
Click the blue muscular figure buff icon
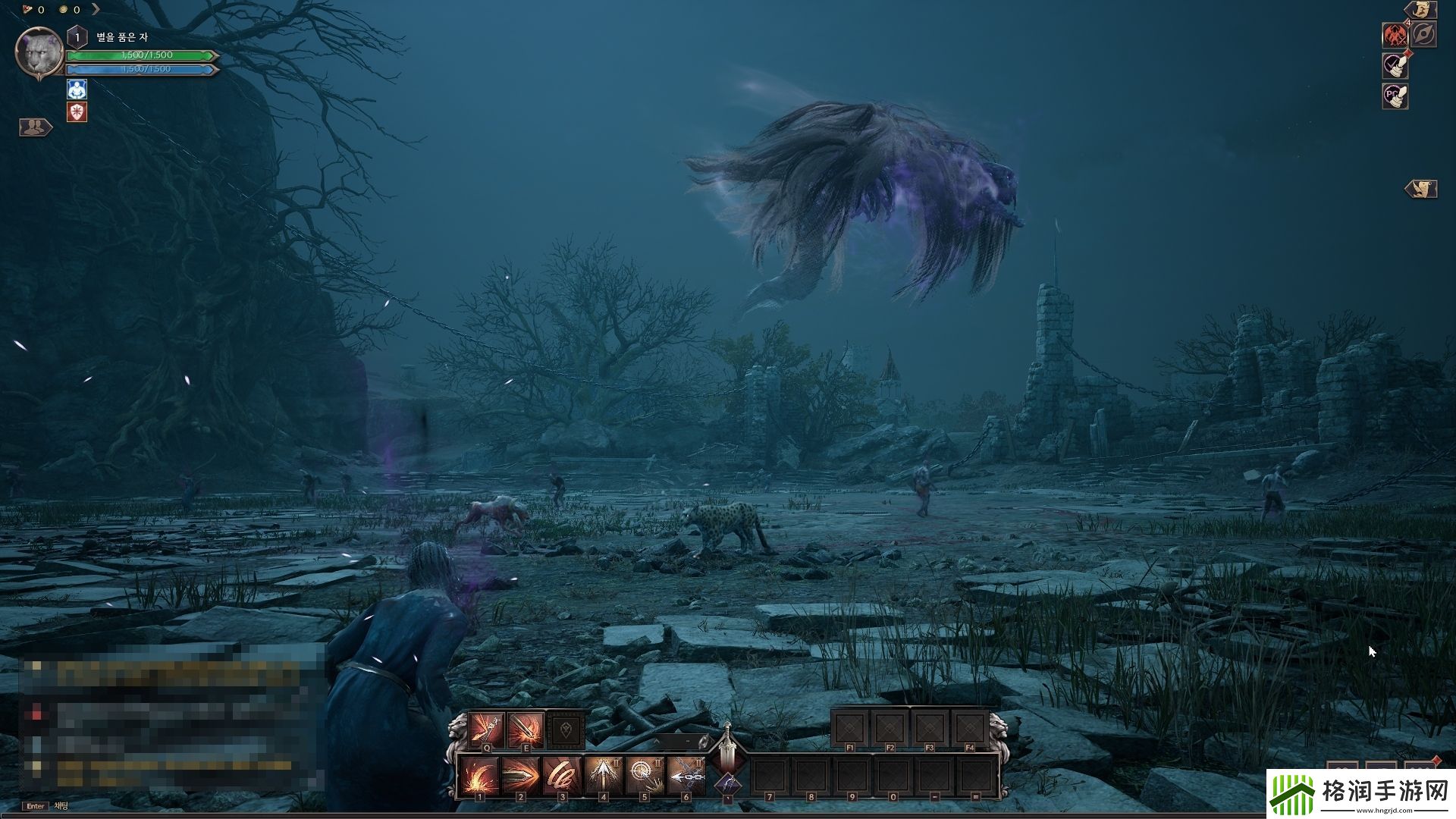[77, 89]
